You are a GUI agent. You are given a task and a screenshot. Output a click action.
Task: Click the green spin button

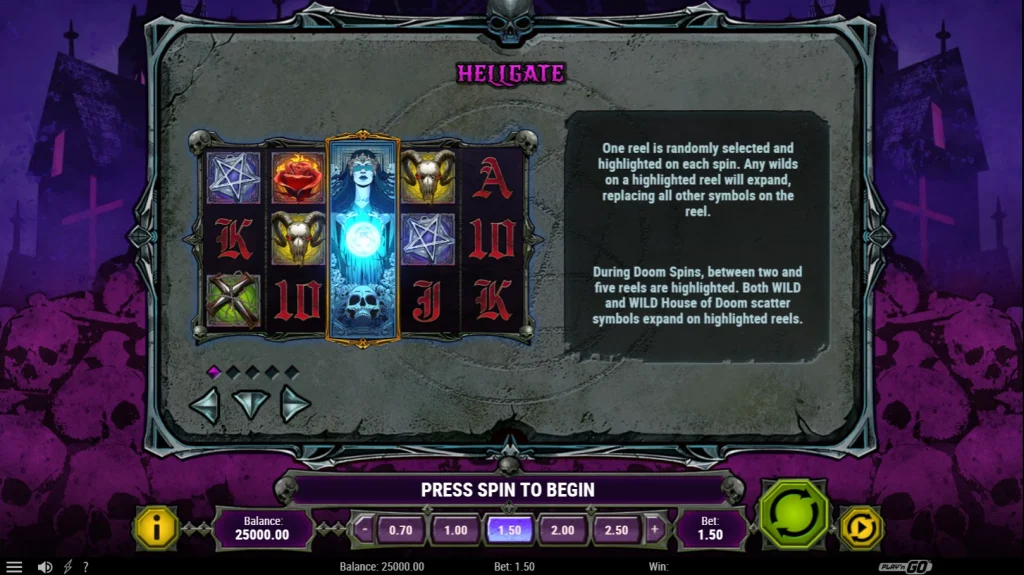click(793, 515)
